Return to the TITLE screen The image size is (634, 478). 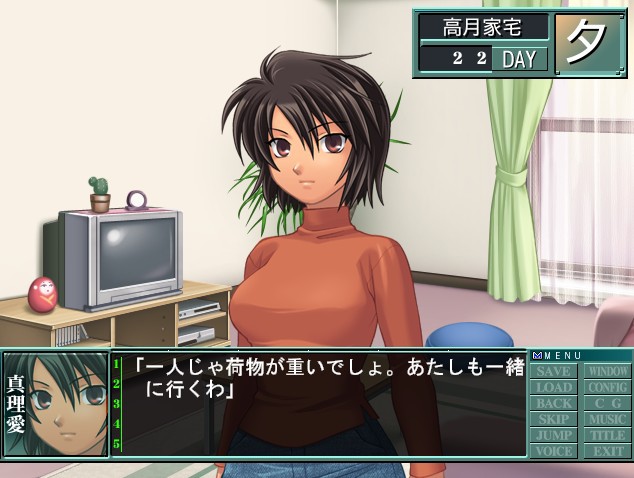607,436
